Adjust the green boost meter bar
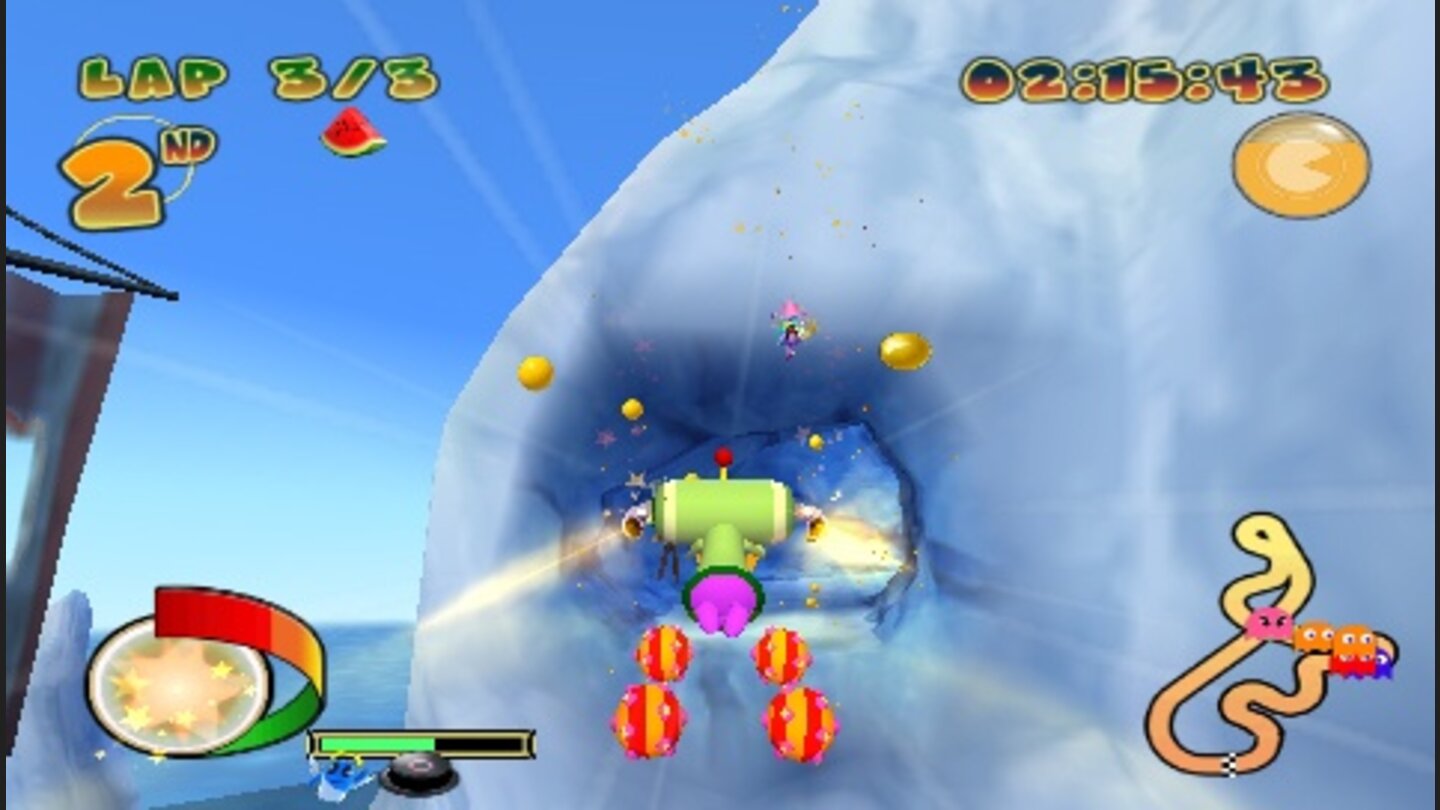The width and height of the screenshot is (1440, 810). click(380, 742)
